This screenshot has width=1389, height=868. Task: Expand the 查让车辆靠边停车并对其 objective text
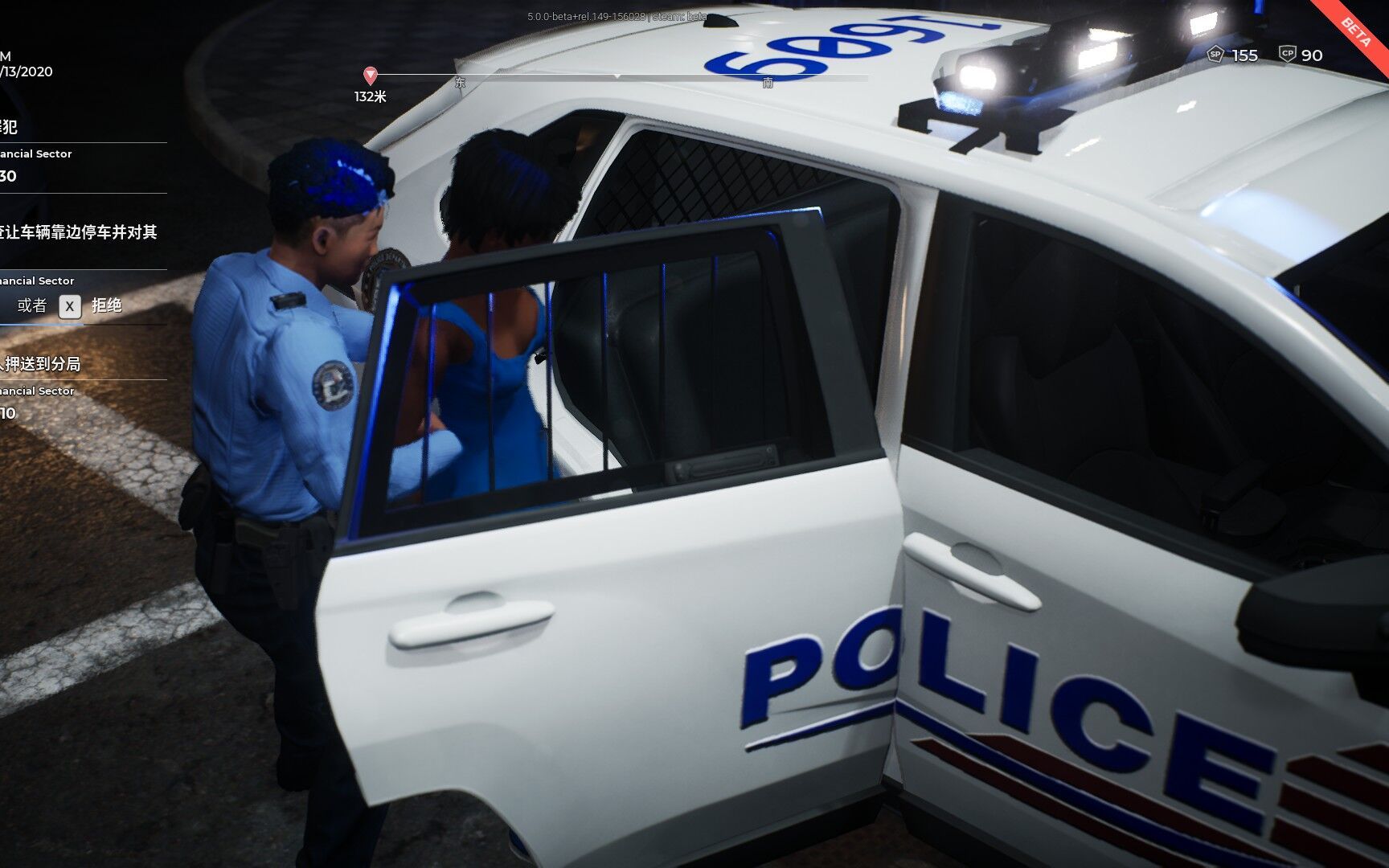pos(79,230)
